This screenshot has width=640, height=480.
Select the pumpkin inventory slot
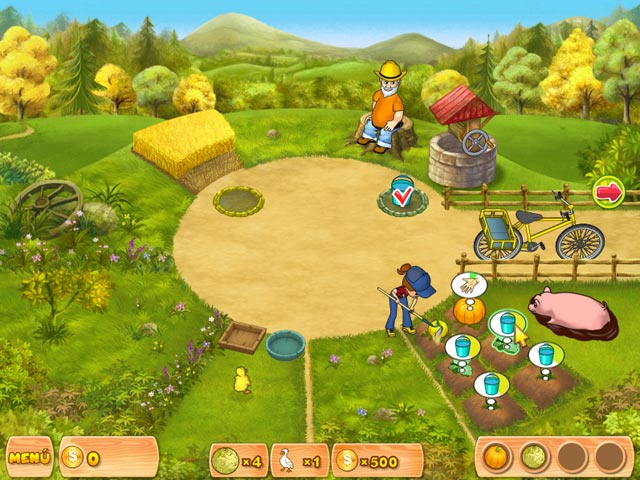[497, 457]
